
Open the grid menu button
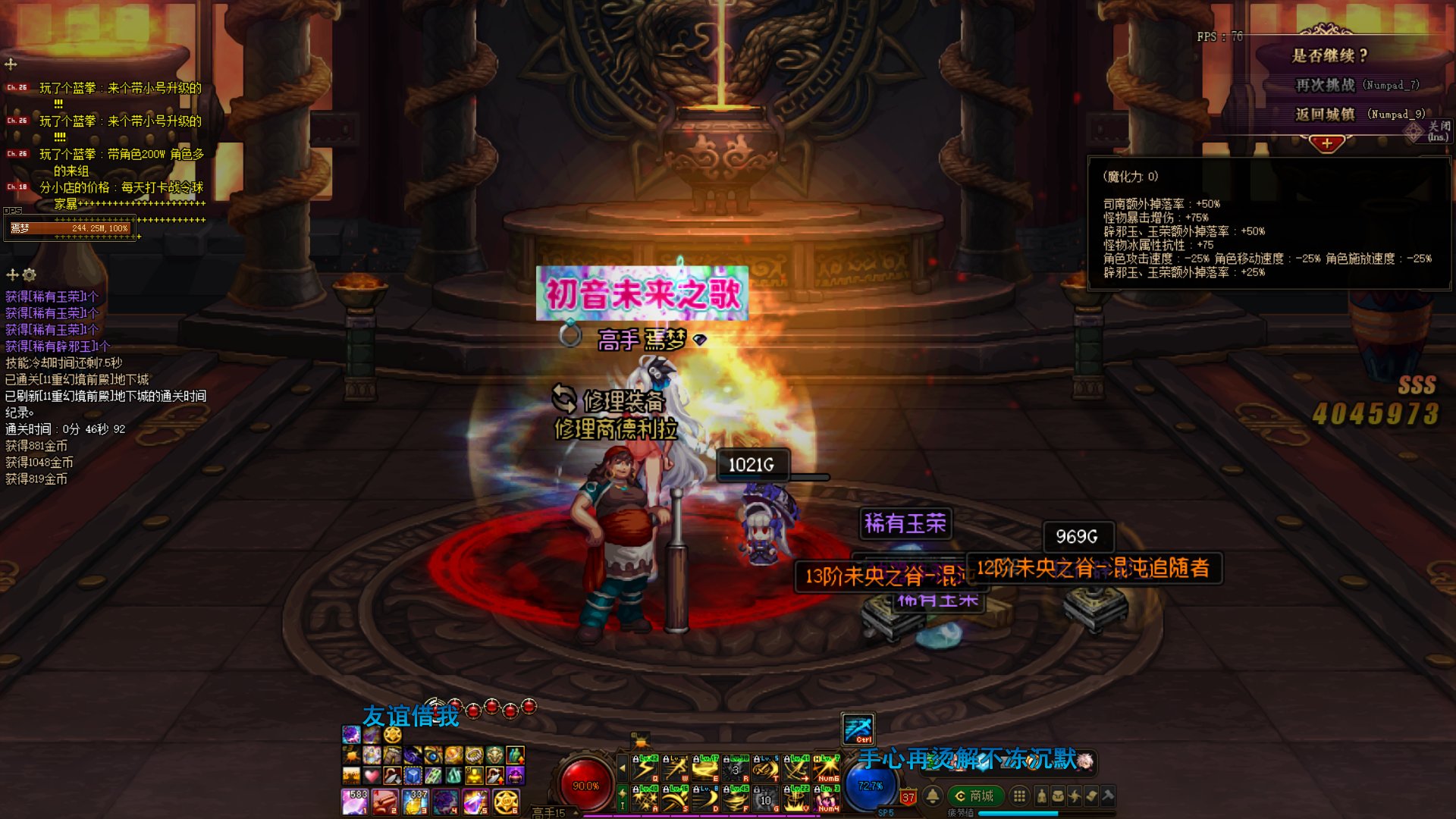(x=1020, y=795)
